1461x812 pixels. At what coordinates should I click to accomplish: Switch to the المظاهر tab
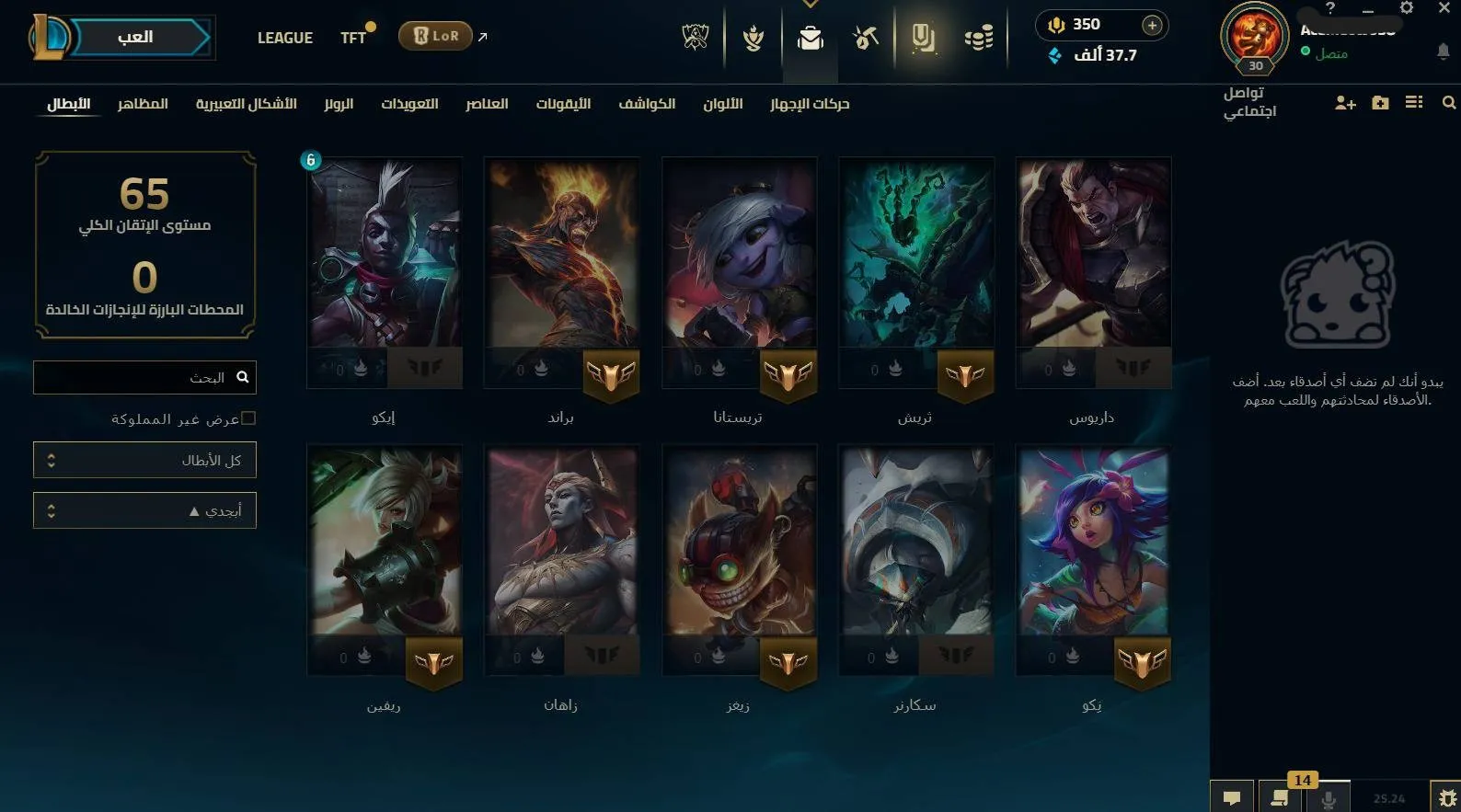click(x=144, y=104)
